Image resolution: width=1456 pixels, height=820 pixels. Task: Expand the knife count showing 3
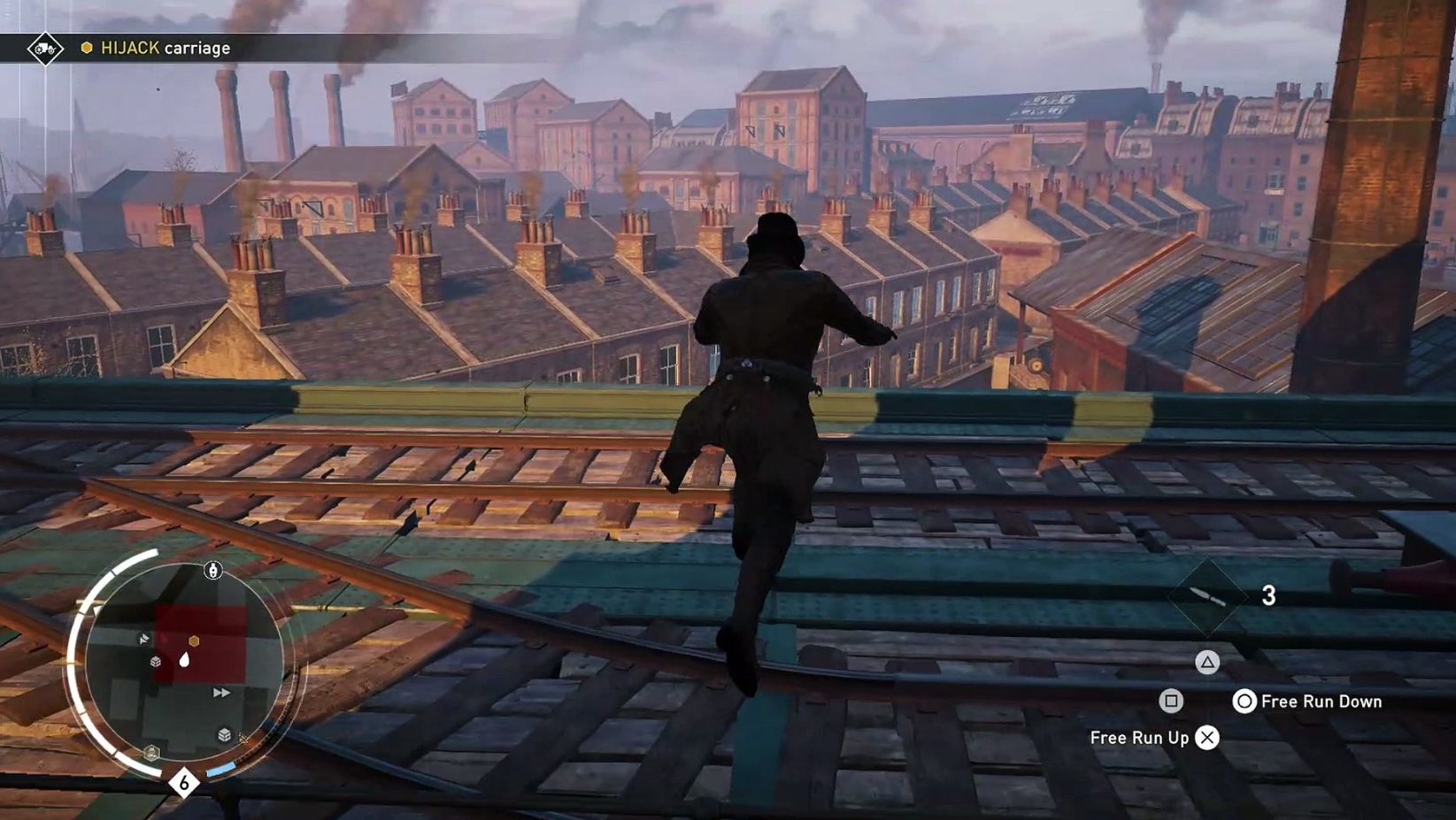tap(1268, 595)
